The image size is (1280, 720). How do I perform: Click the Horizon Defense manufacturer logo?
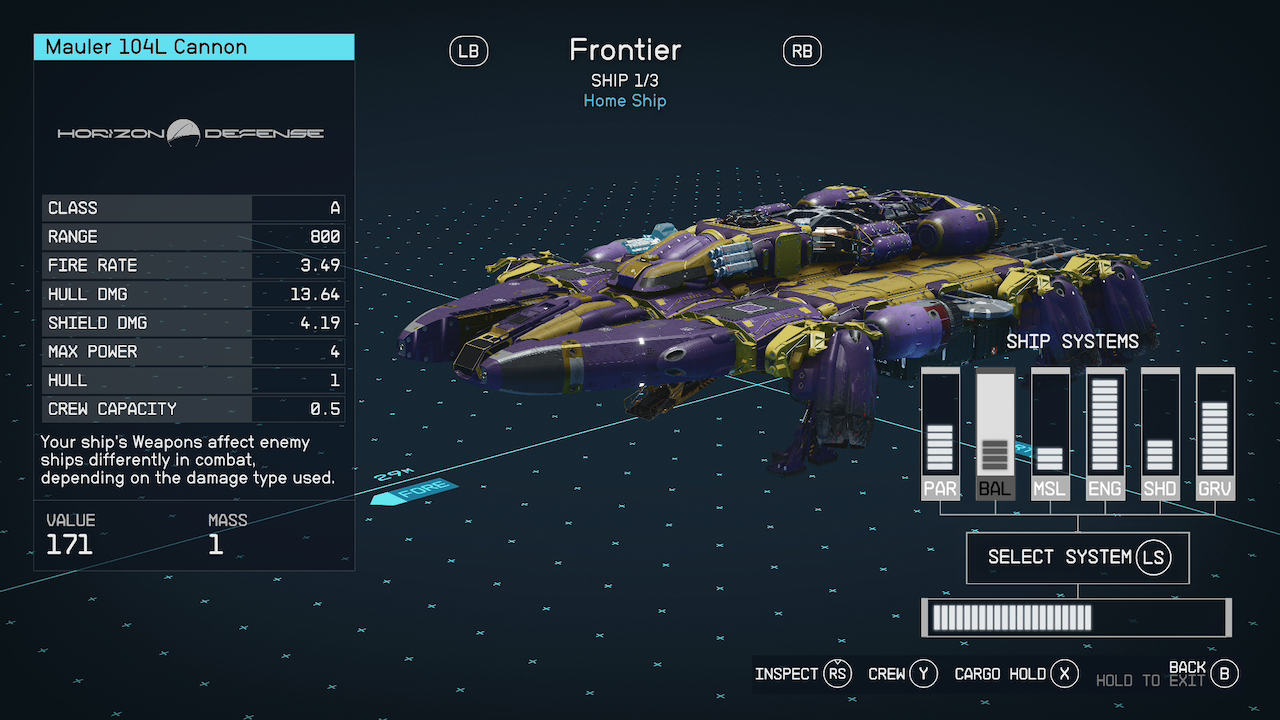[193, 131]
